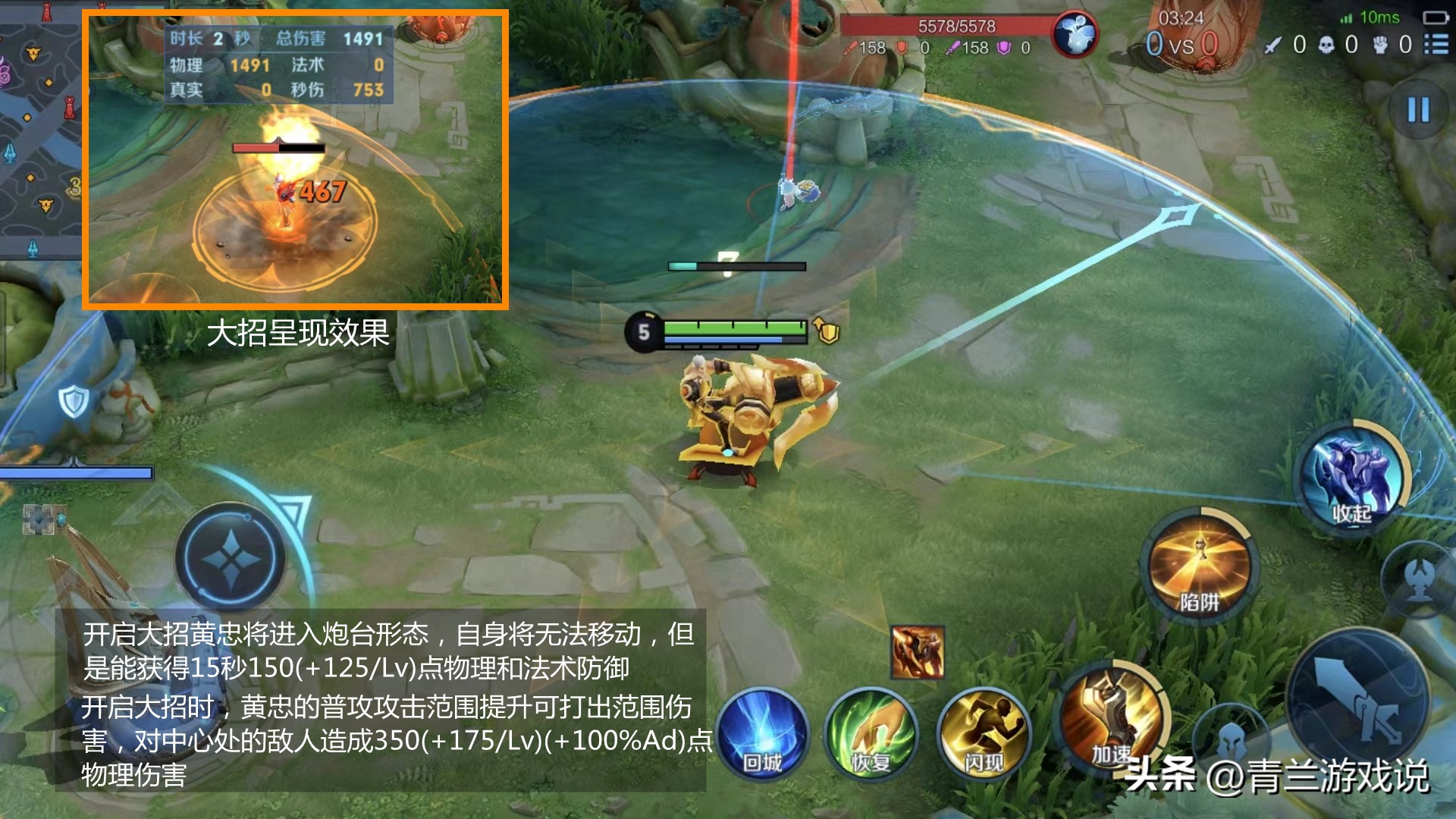Tap the fist assist-counter icon

coord(1379,45)
